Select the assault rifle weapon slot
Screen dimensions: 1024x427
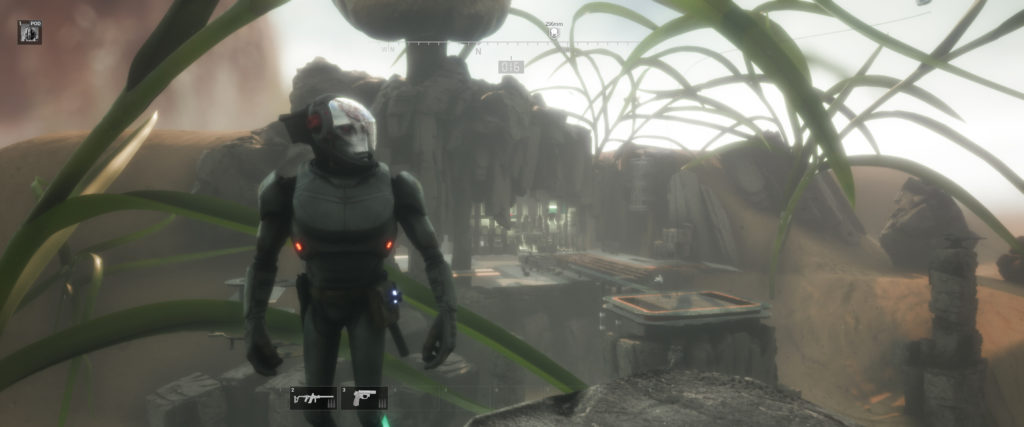click(307, 398)
